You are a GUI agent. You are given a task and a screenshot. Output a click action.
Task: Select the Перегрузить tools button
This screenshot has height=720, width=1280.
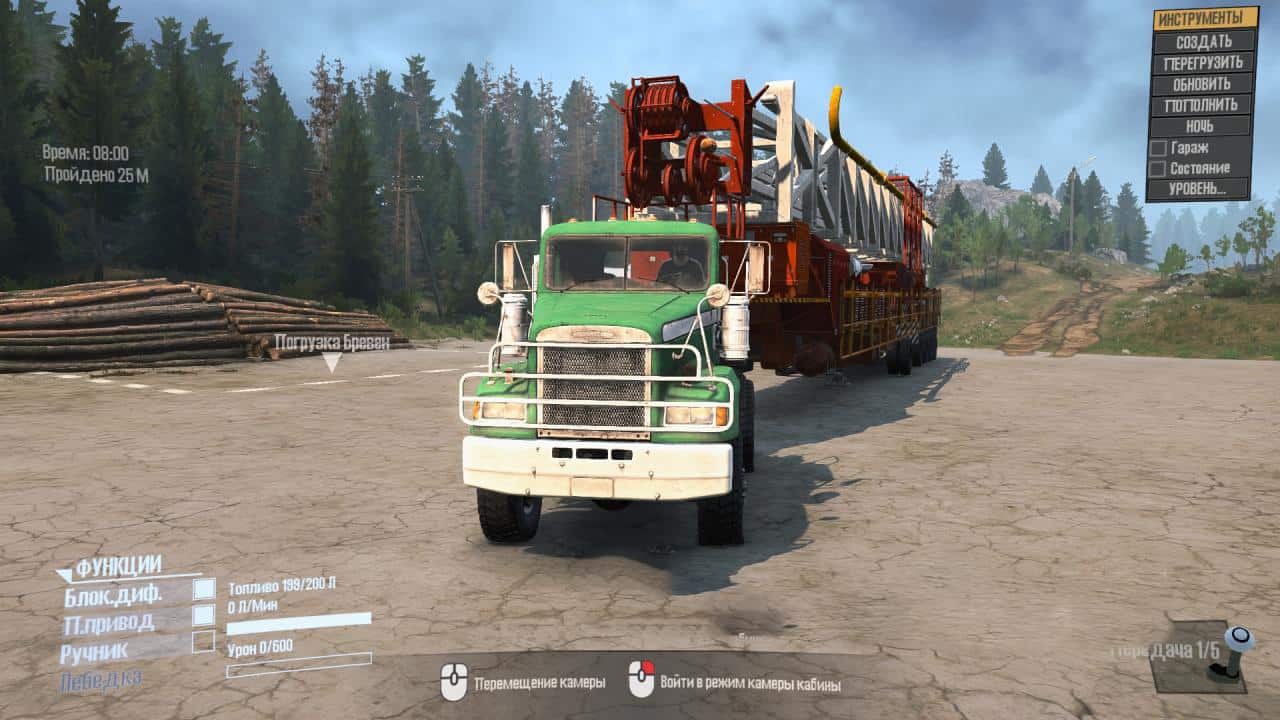[1203, 63]
